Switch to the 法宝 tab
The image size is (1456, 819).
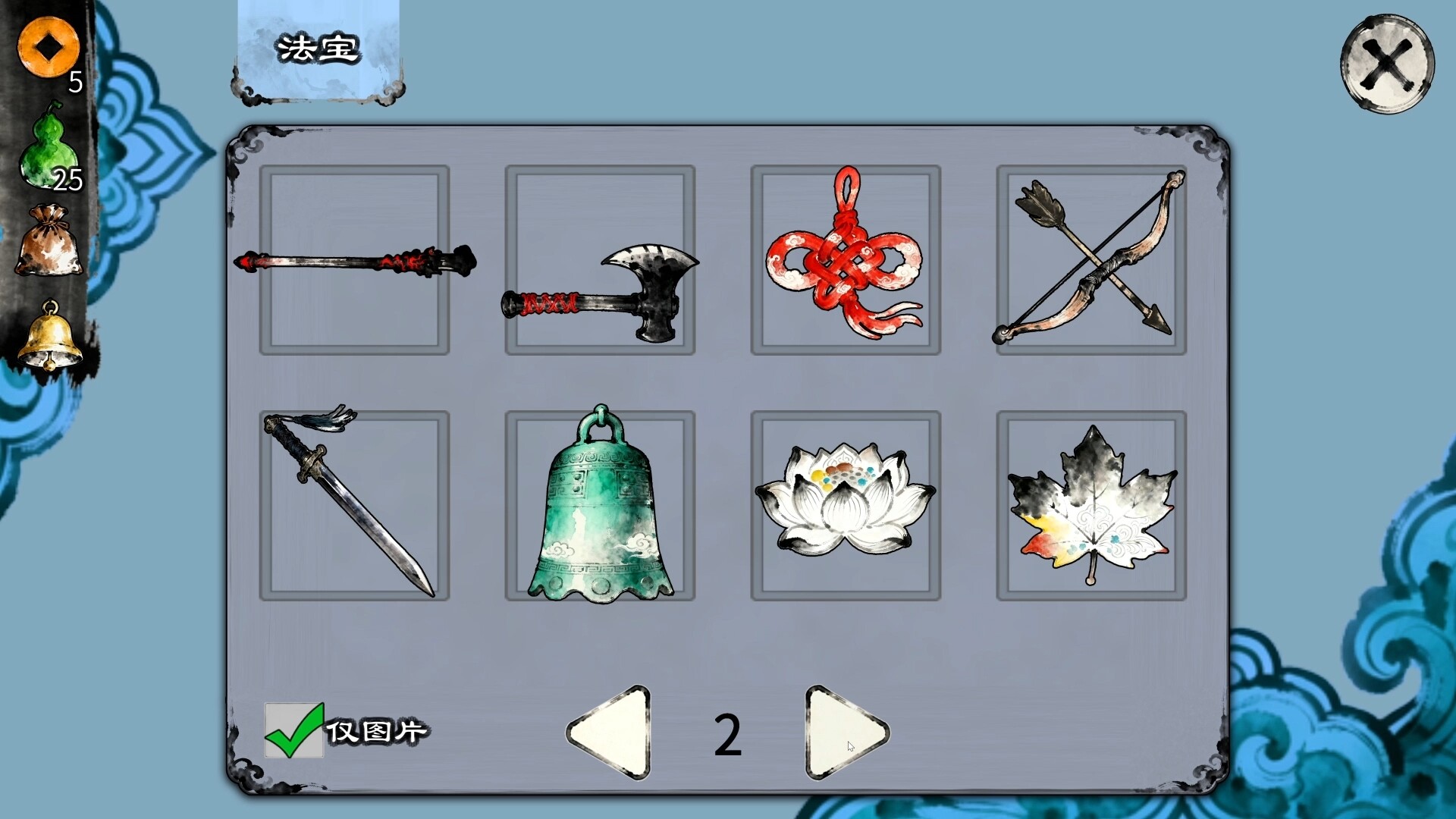(318, 51)
